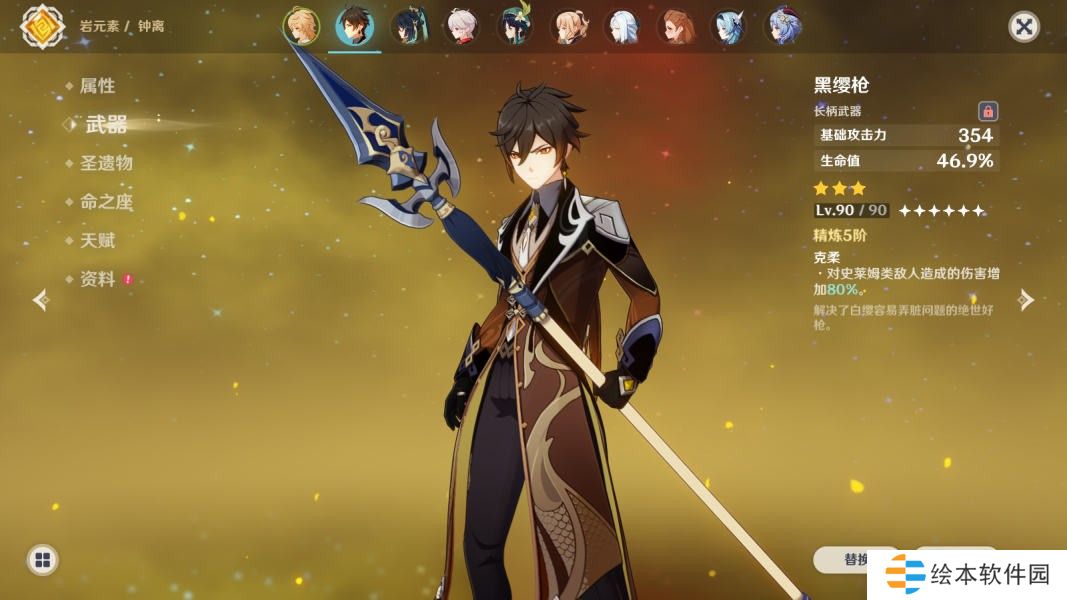Select Venti's green-hat portrait

pyautogui.click(x=515, y=26)
